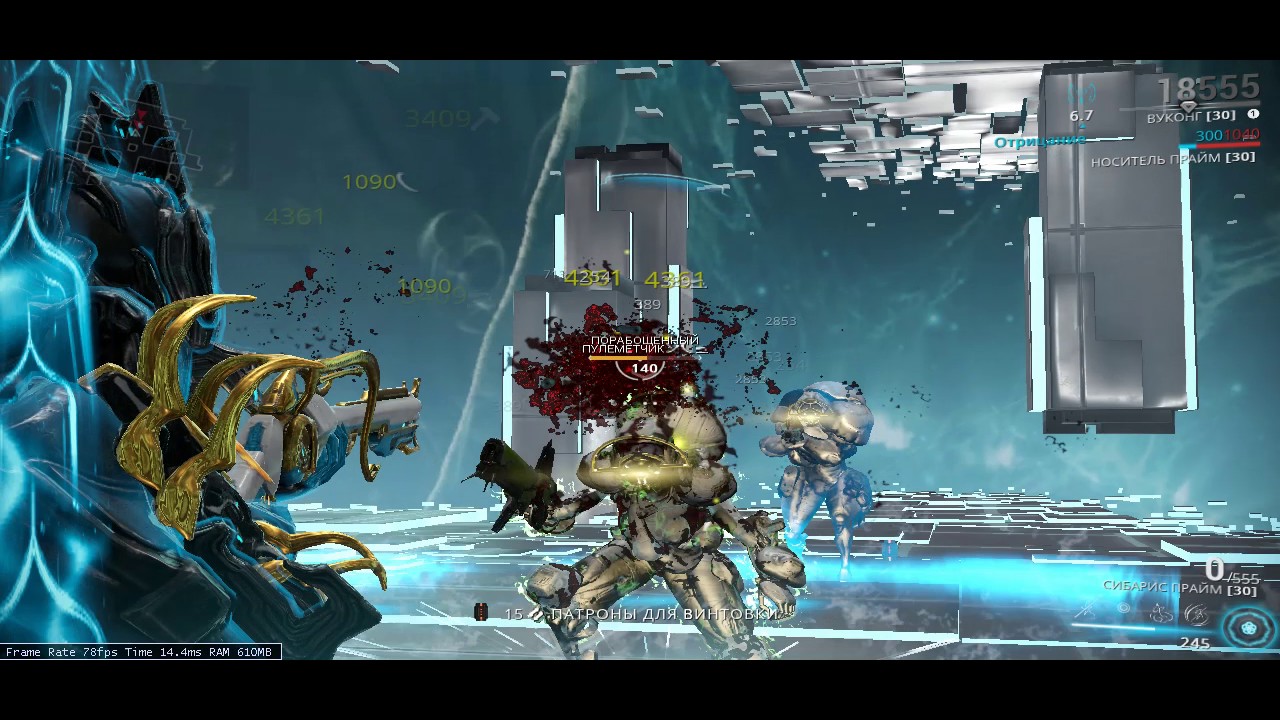Image resolution: width=1280 pixels, height=720 pixels.
Task: Activate the crossed staff first ability icon
Action: click(1085, 610)
